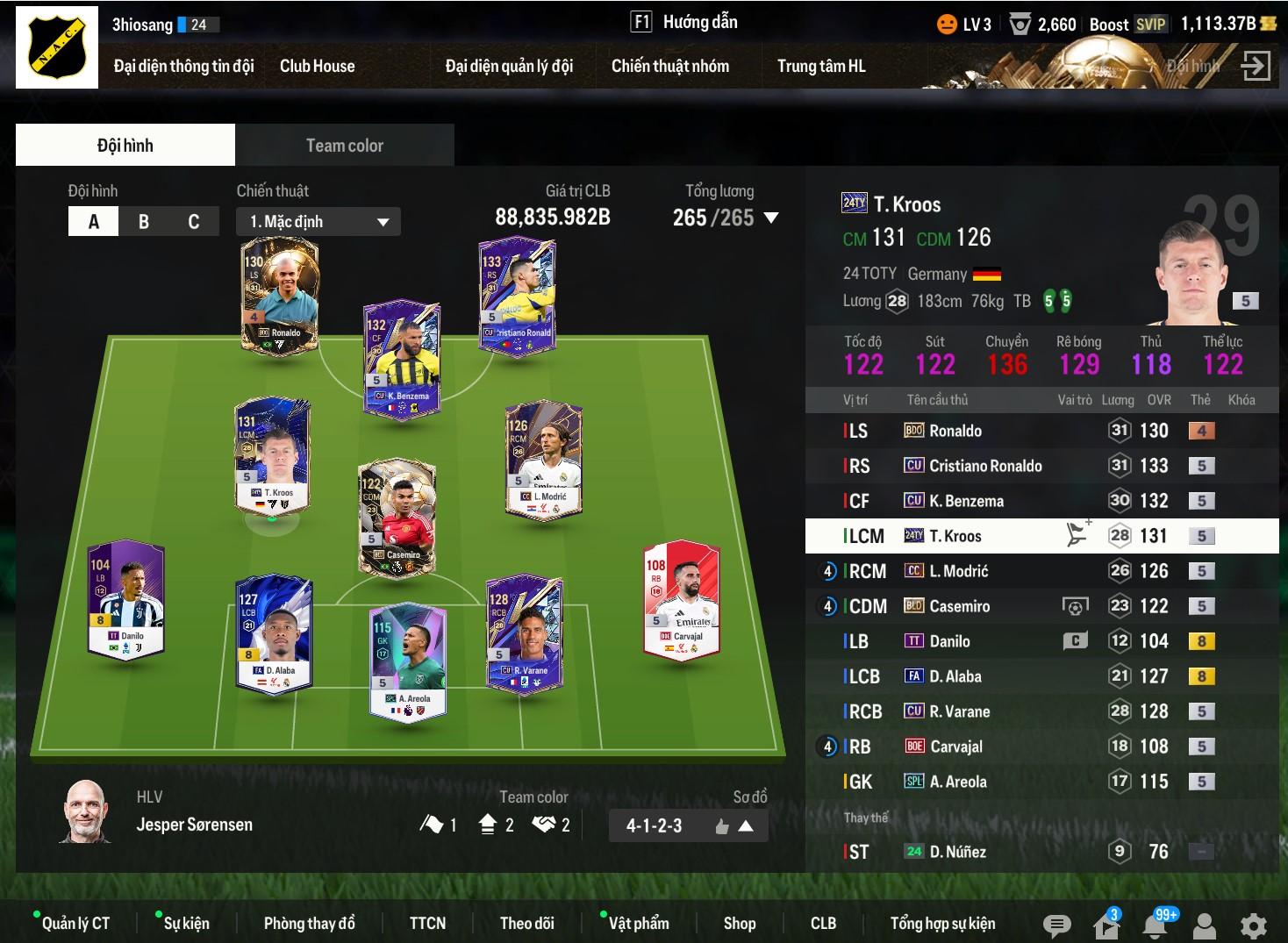Select squad B

144,222
